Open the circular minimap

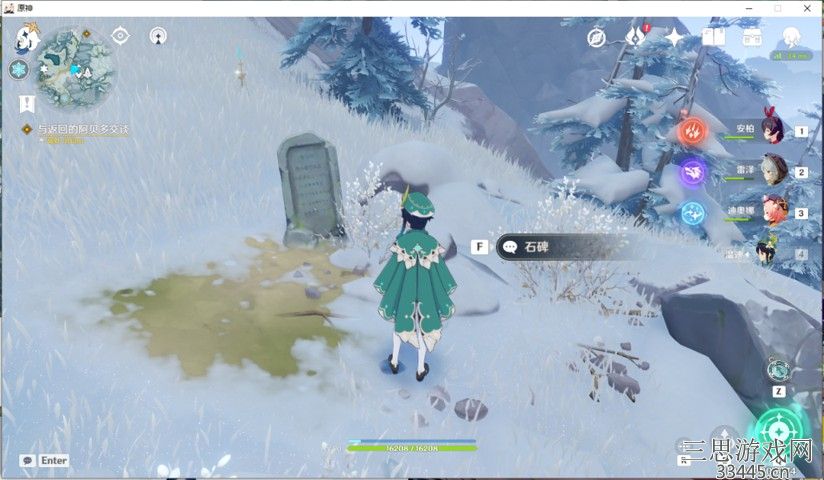coord(76,66)
